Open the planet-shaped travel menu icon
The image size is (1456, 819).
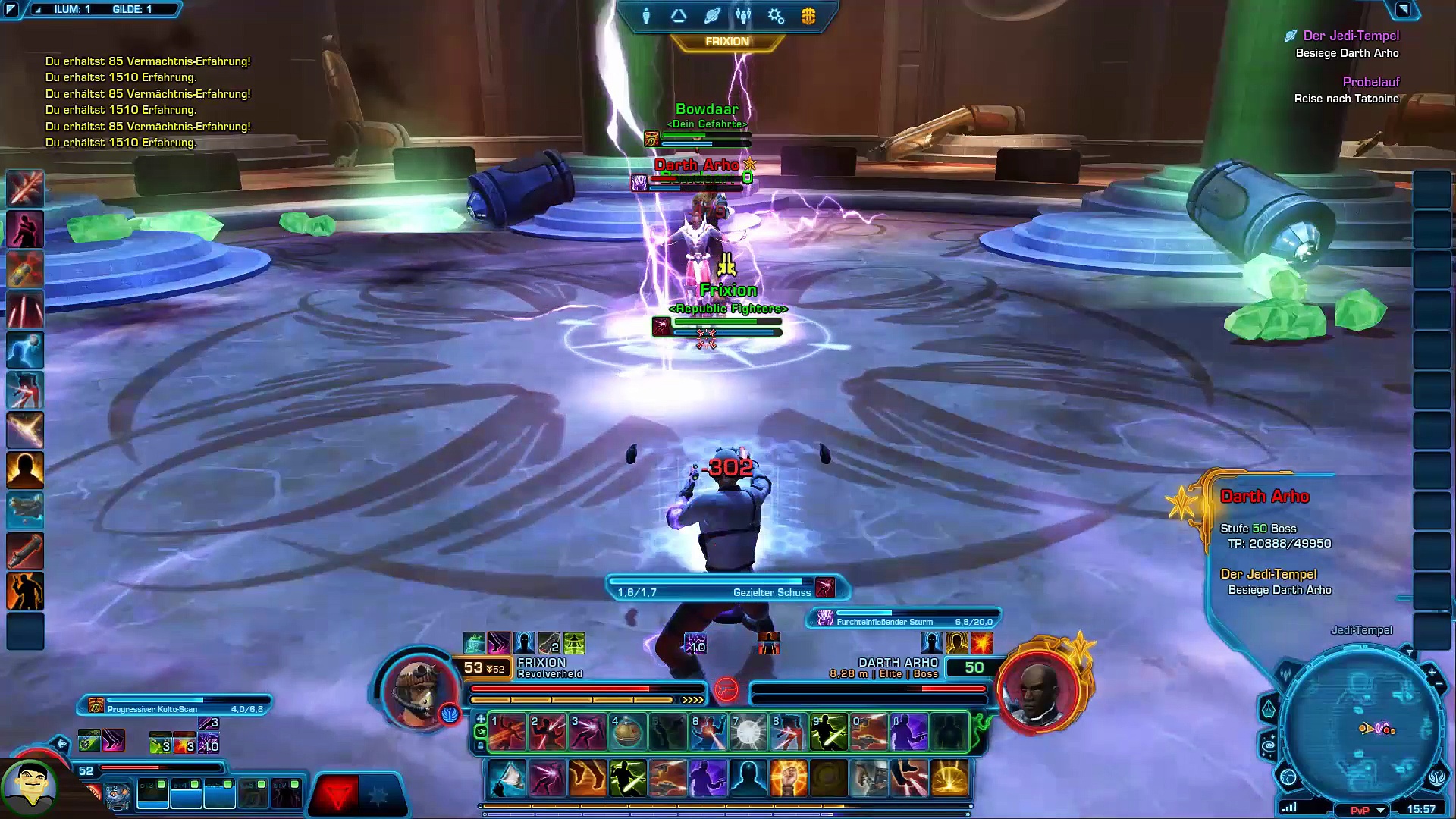pos(711,16)
